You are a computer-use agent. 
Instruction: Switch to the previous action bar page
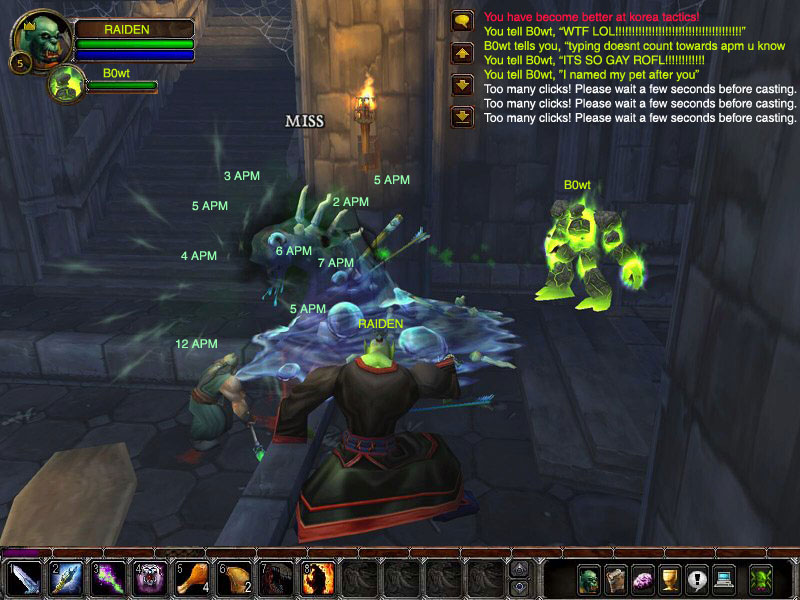tap(519, 568)
